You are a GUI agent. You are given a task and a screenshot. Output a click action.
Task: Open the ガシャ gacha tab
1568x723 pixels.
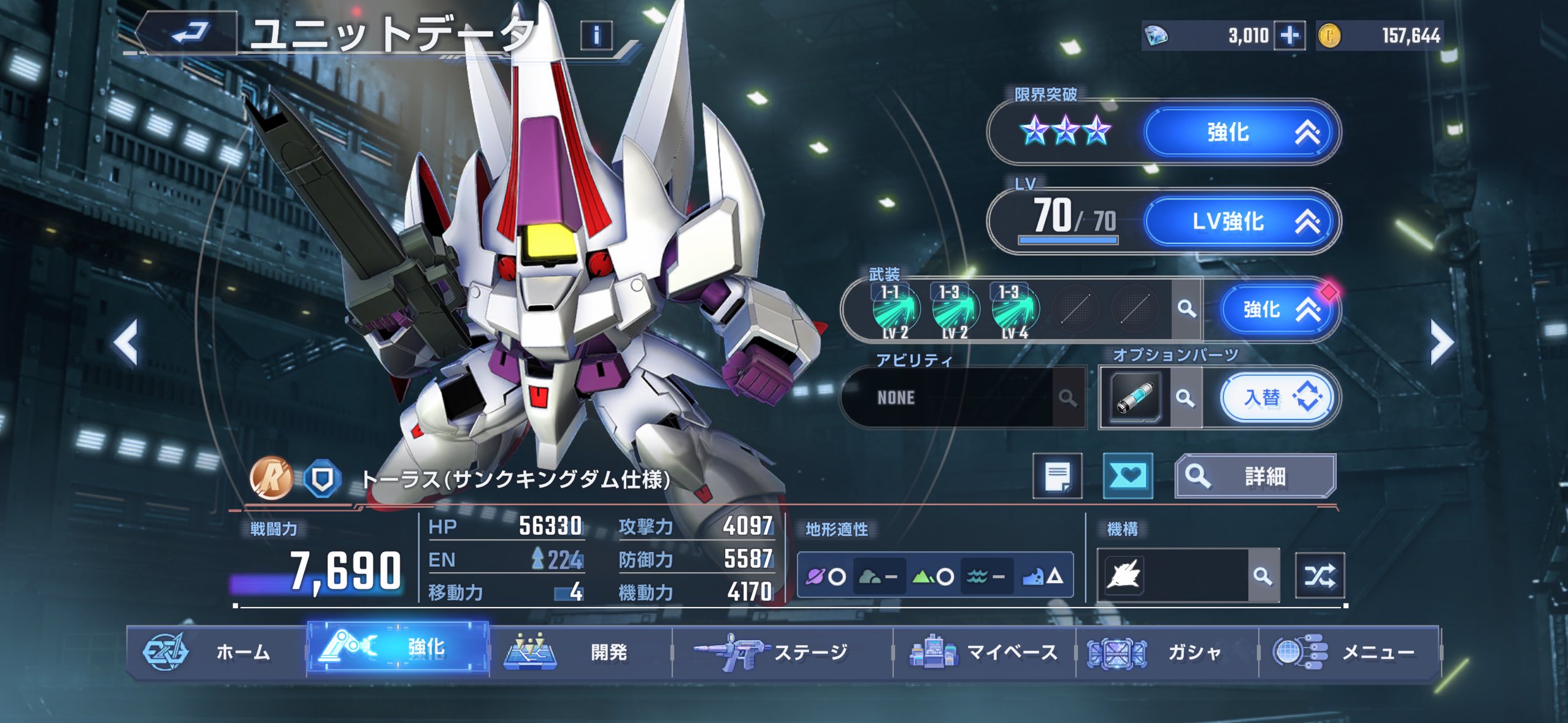(x=1166, y=652)
